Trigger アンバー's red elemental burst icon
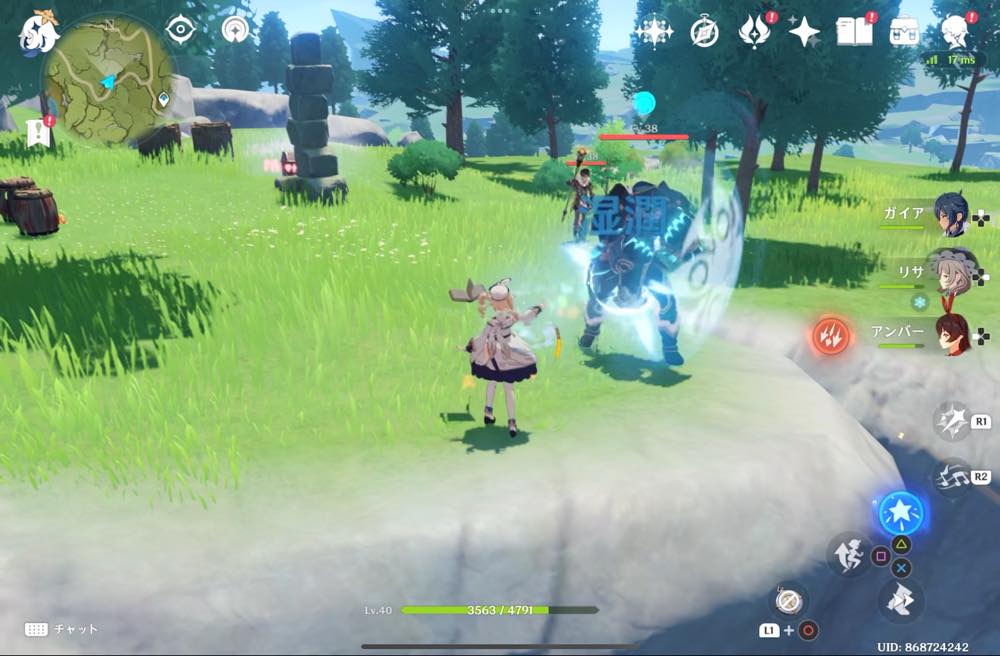The width and height of the screenshot is (1000, 656). (x=830, y=336)
